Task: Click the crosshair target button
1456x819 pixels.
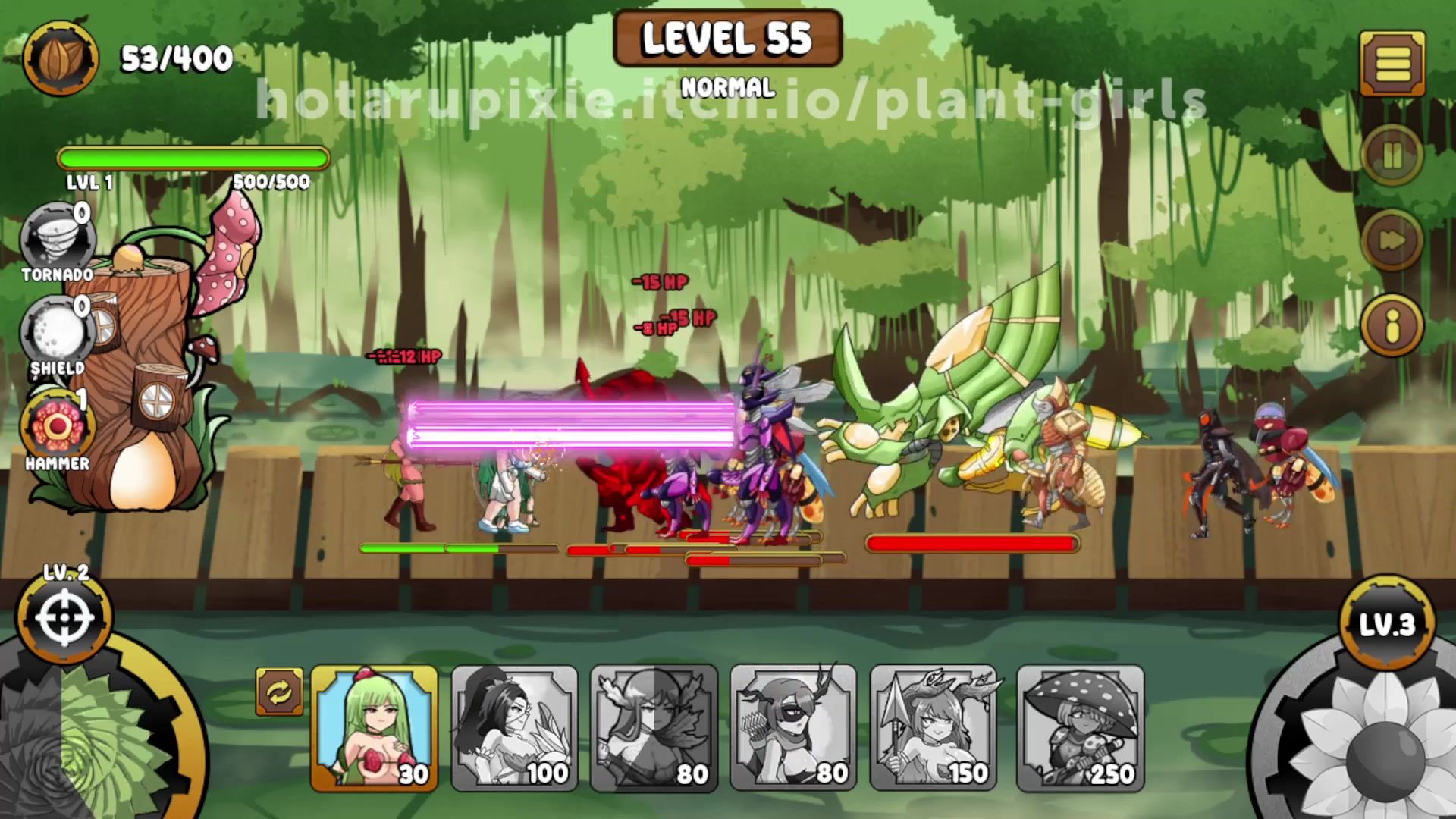Action: pos(64,618)
